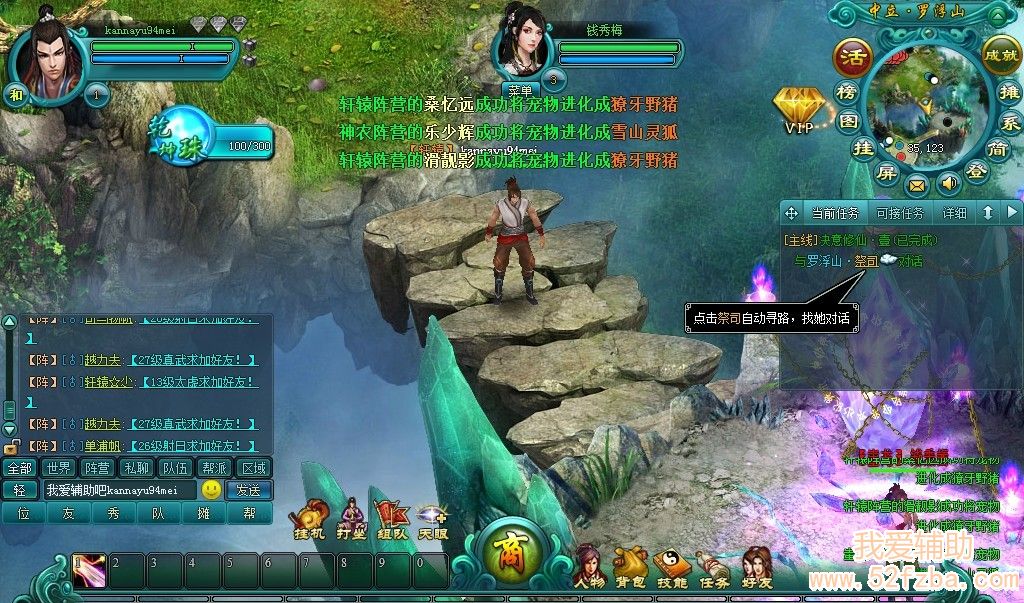Switch chat to the 帮派 channel

[x=215, y=467]
